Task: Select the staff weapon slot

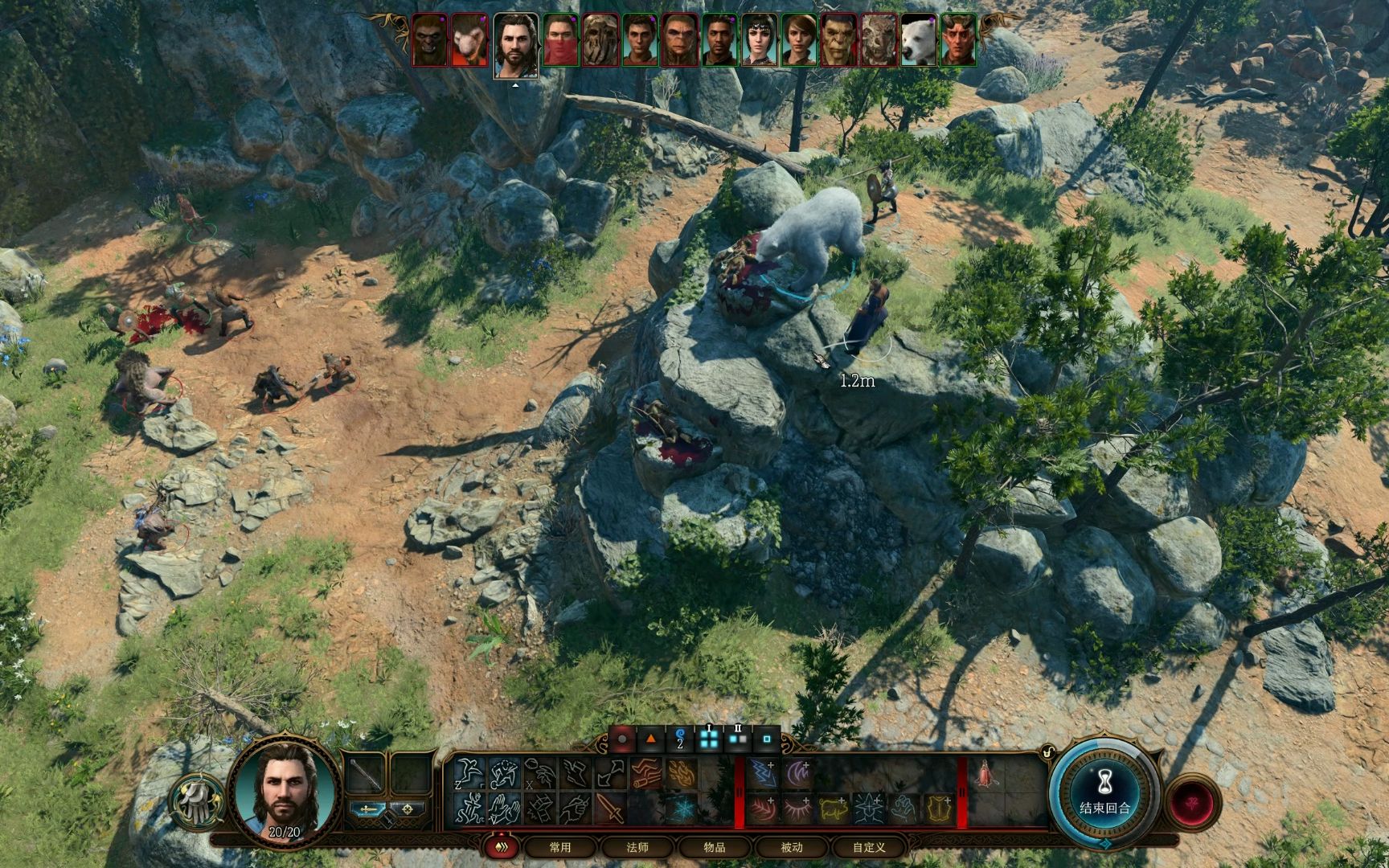Action: (x=367, y=774)
